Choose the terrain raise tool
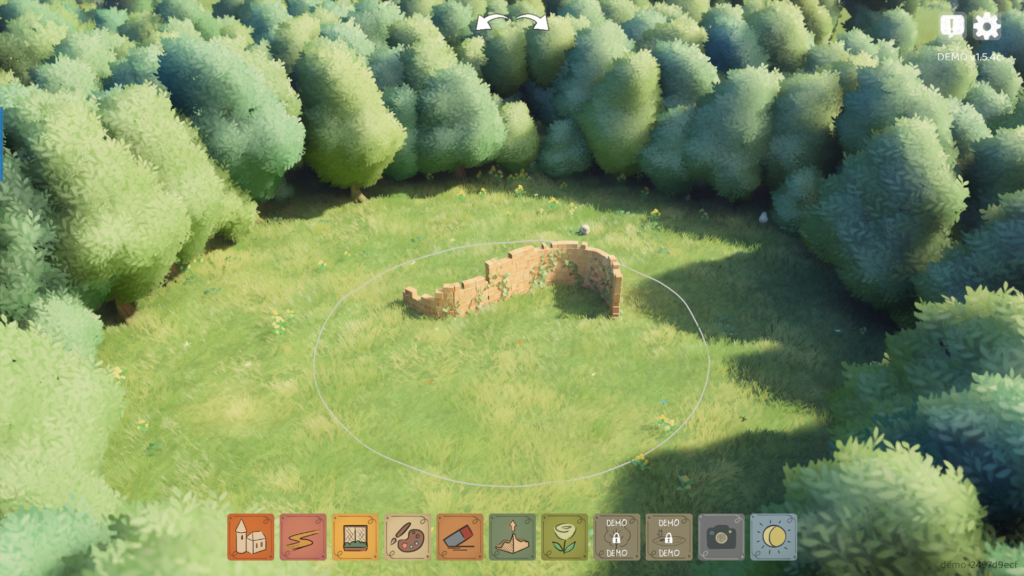Viewport: 1024px width, 576px height. pyautogui.click(x=513, y=537)
